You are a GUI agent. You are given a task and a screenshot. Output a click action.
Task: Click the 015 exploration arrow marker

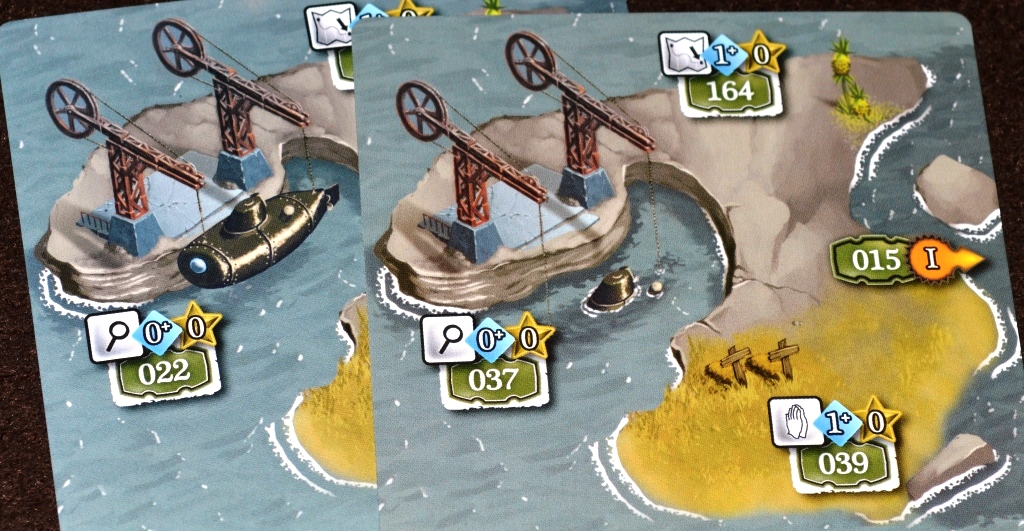coord(906,260)
